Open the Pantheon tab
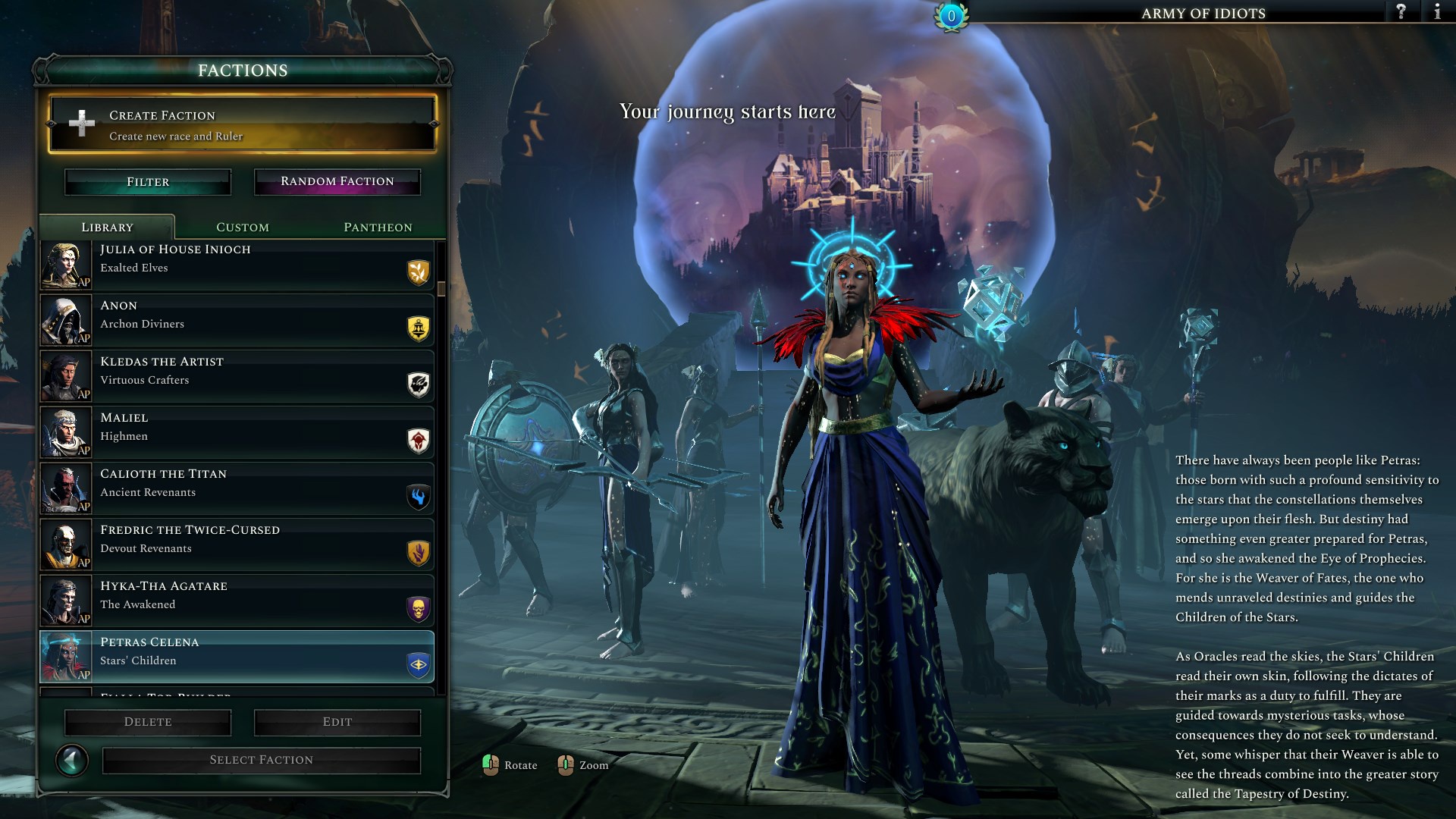 tap(378, 227)
